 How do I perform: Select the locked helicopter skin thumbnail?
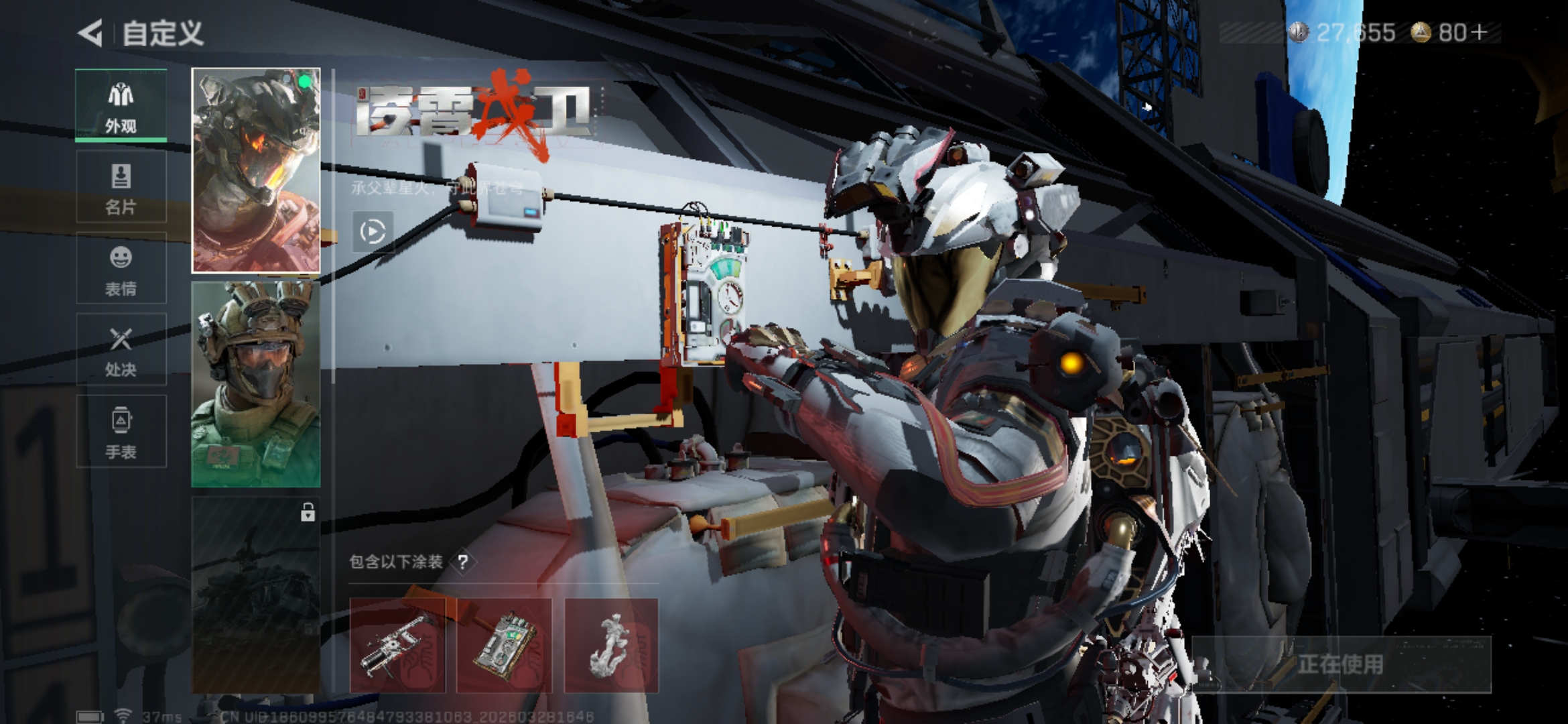coord(256,595)
